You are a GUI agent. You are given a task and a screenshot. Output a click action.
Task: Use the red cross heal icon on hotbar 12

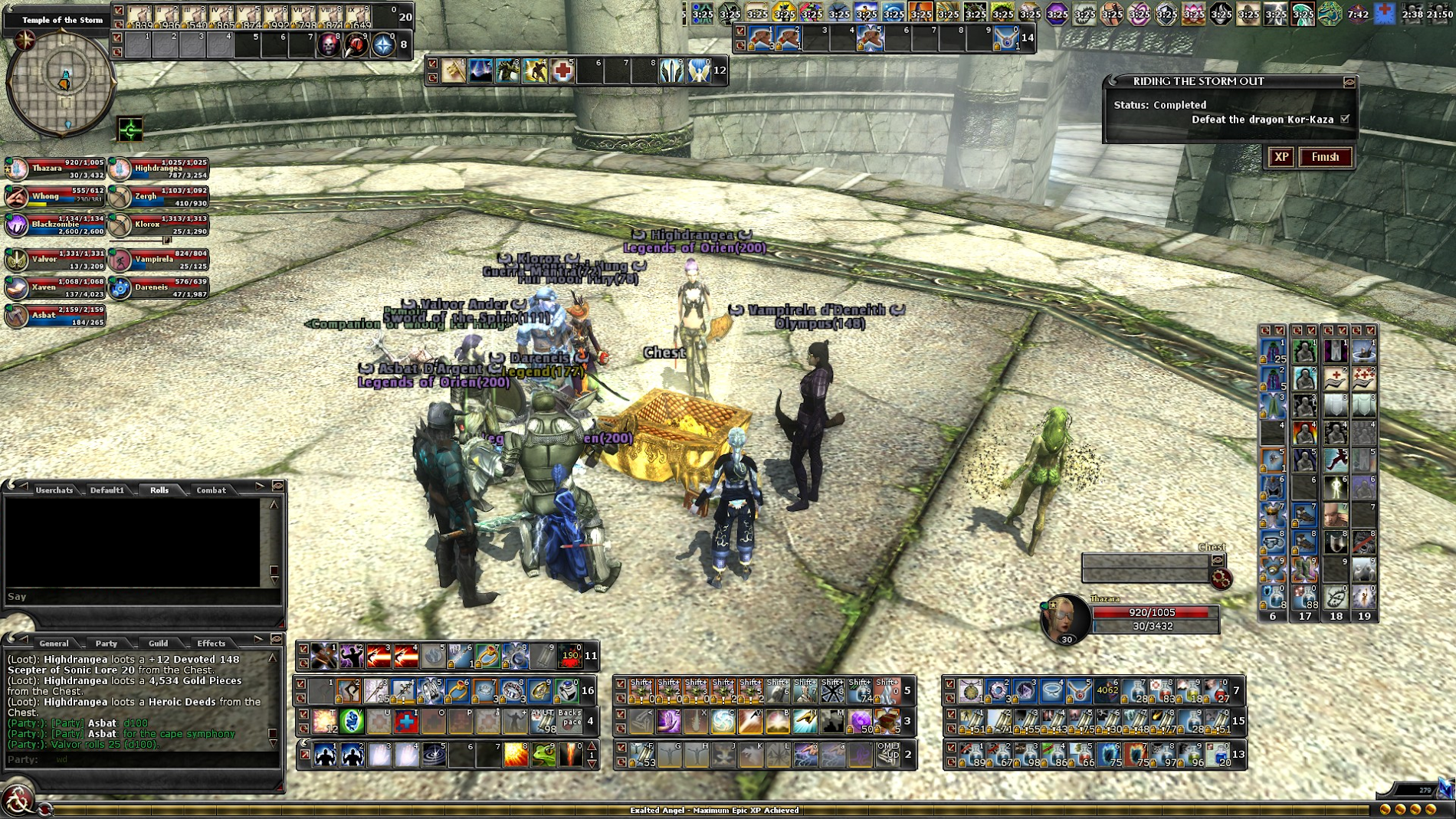562,71
